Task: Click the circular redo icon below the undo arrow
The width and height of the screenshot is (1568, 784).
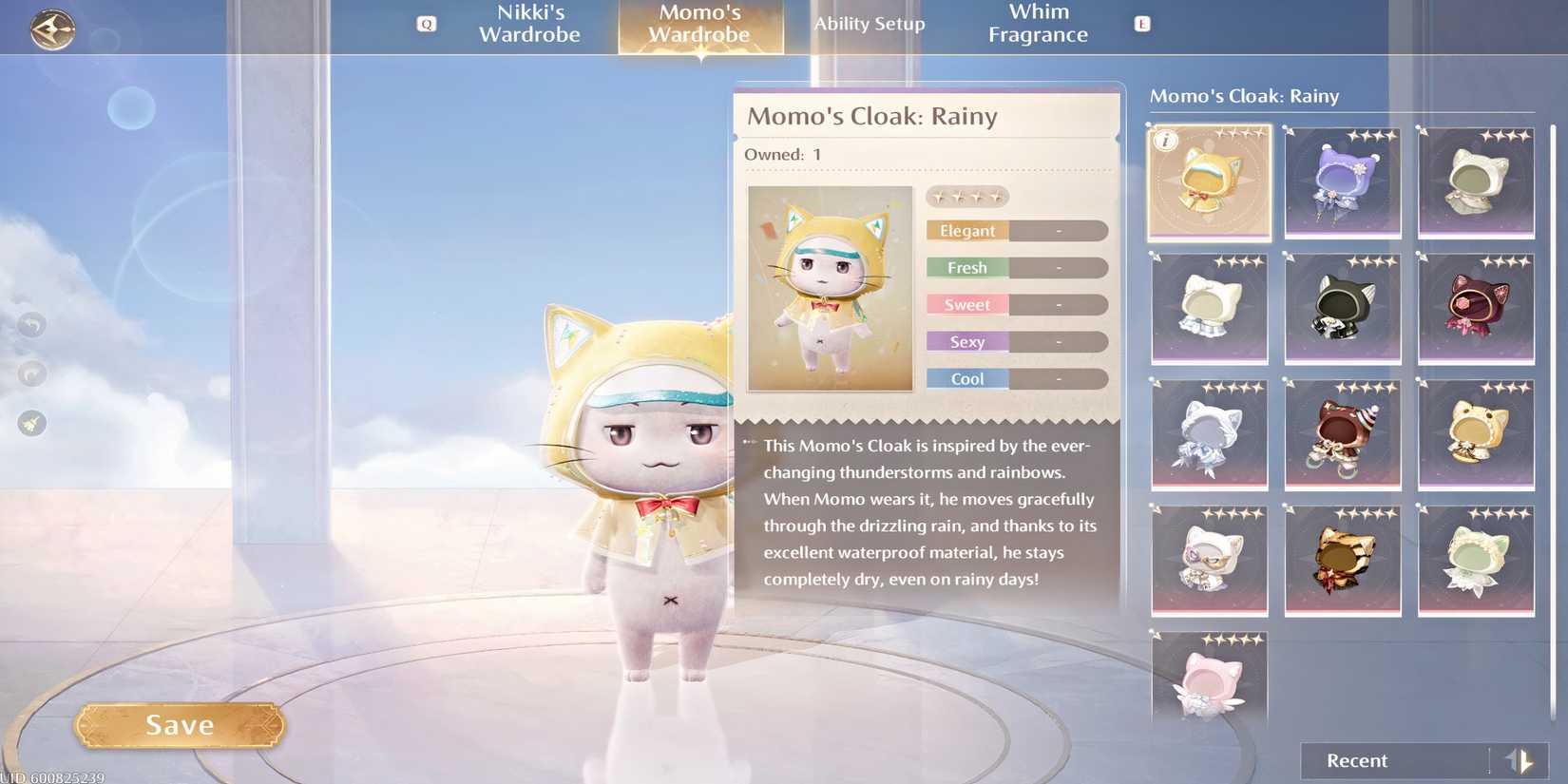Action: coord(31,374)
